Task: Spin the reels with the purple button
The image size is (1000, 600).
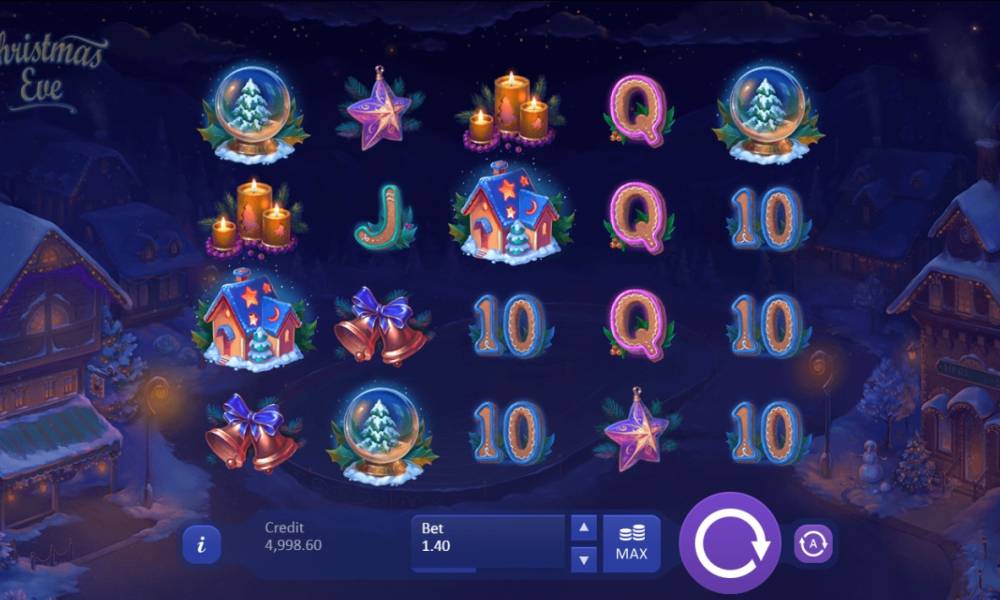Action: coord(730,544)
